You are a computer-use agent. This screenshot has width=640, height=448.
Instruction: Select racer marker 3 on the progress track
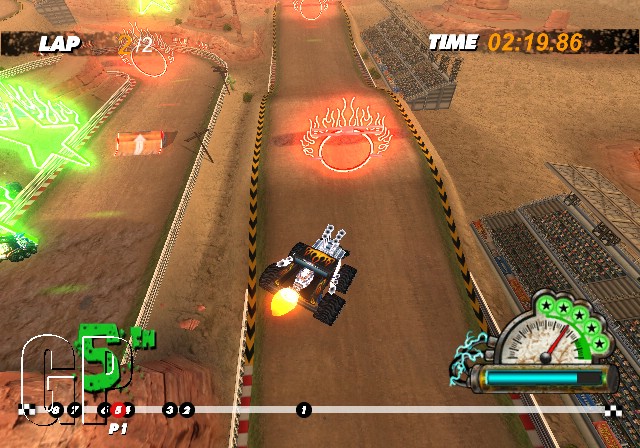pos(169,410)
